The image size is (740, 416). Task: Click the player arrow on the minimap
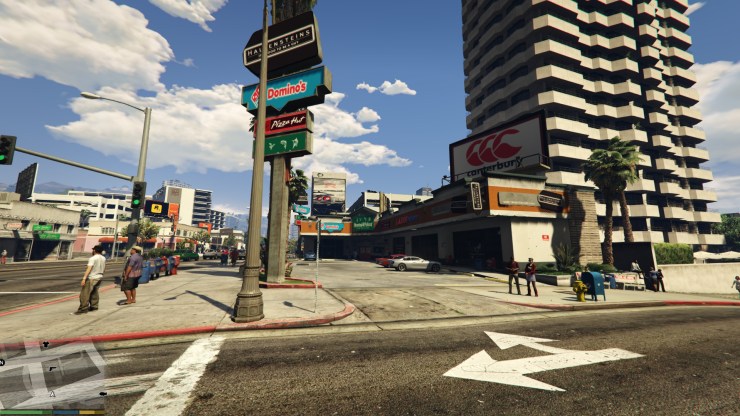tap(53, 394)
